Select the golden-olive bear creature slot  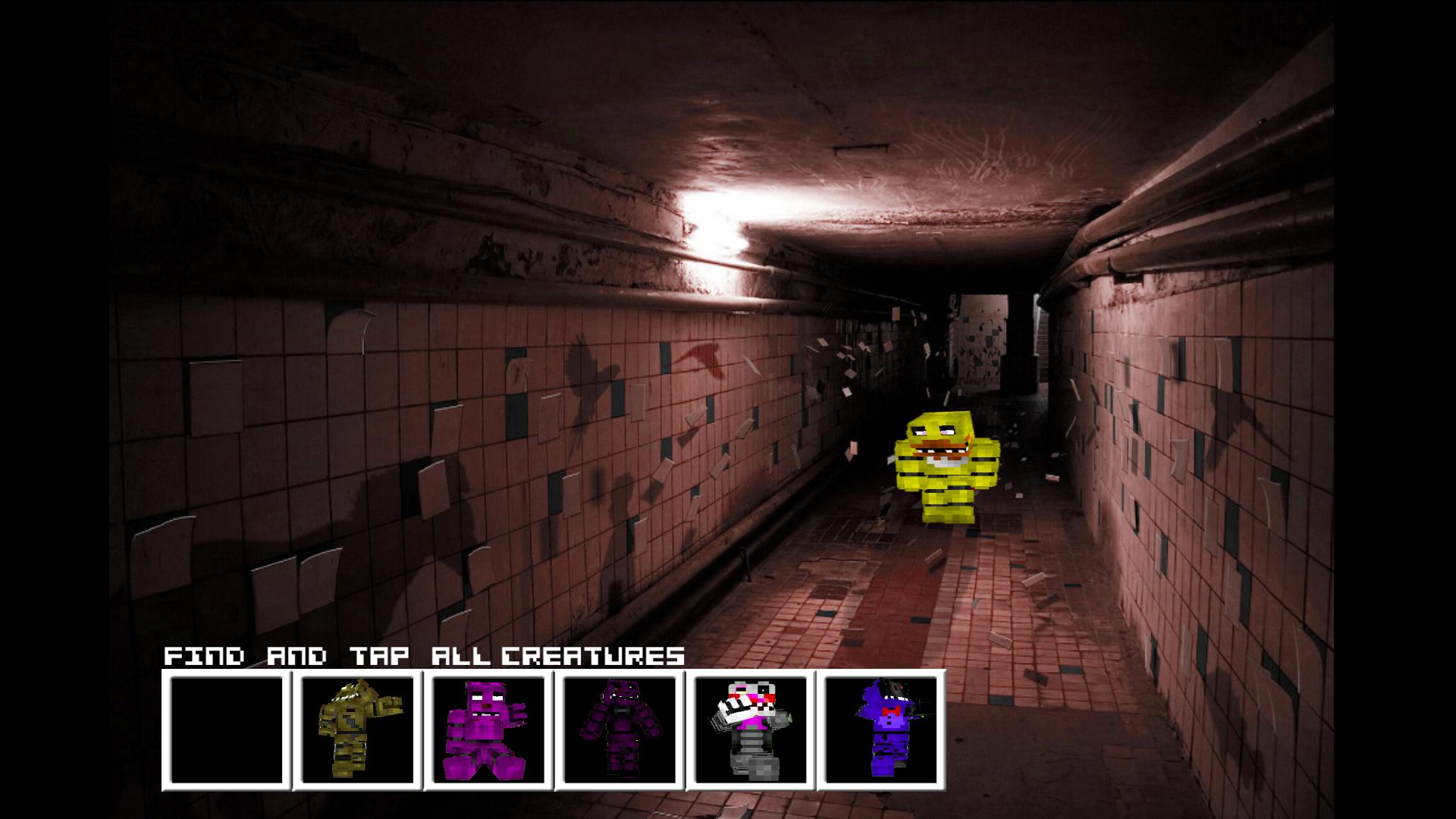(x=357, y=730)
